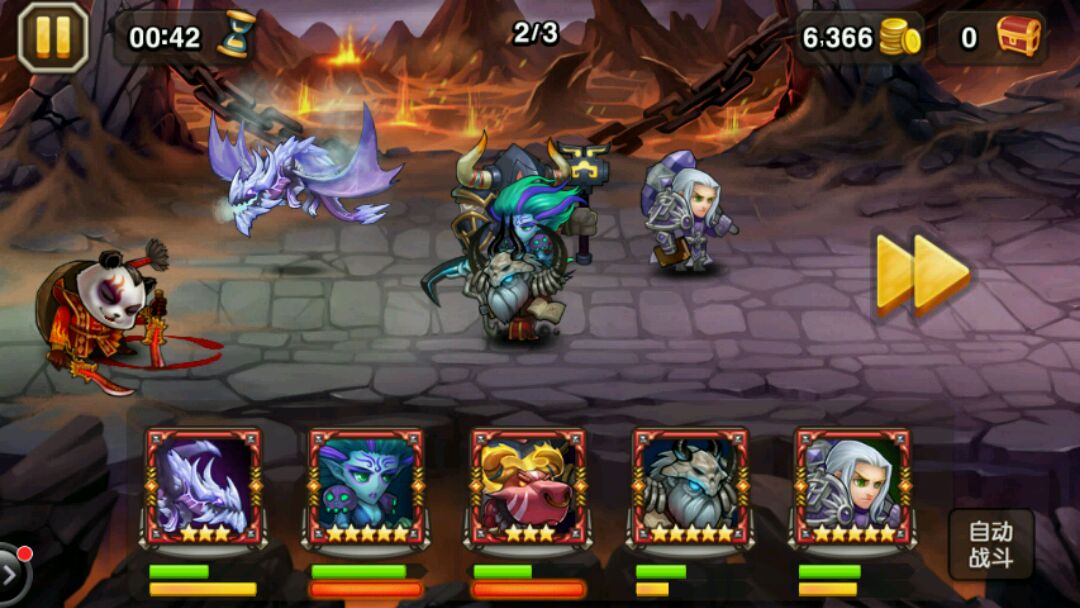The height and width of the screenshot is (608, 1080).
Task: Activate the fast-forward speed arrows
Action: click(x=922, y=274)
